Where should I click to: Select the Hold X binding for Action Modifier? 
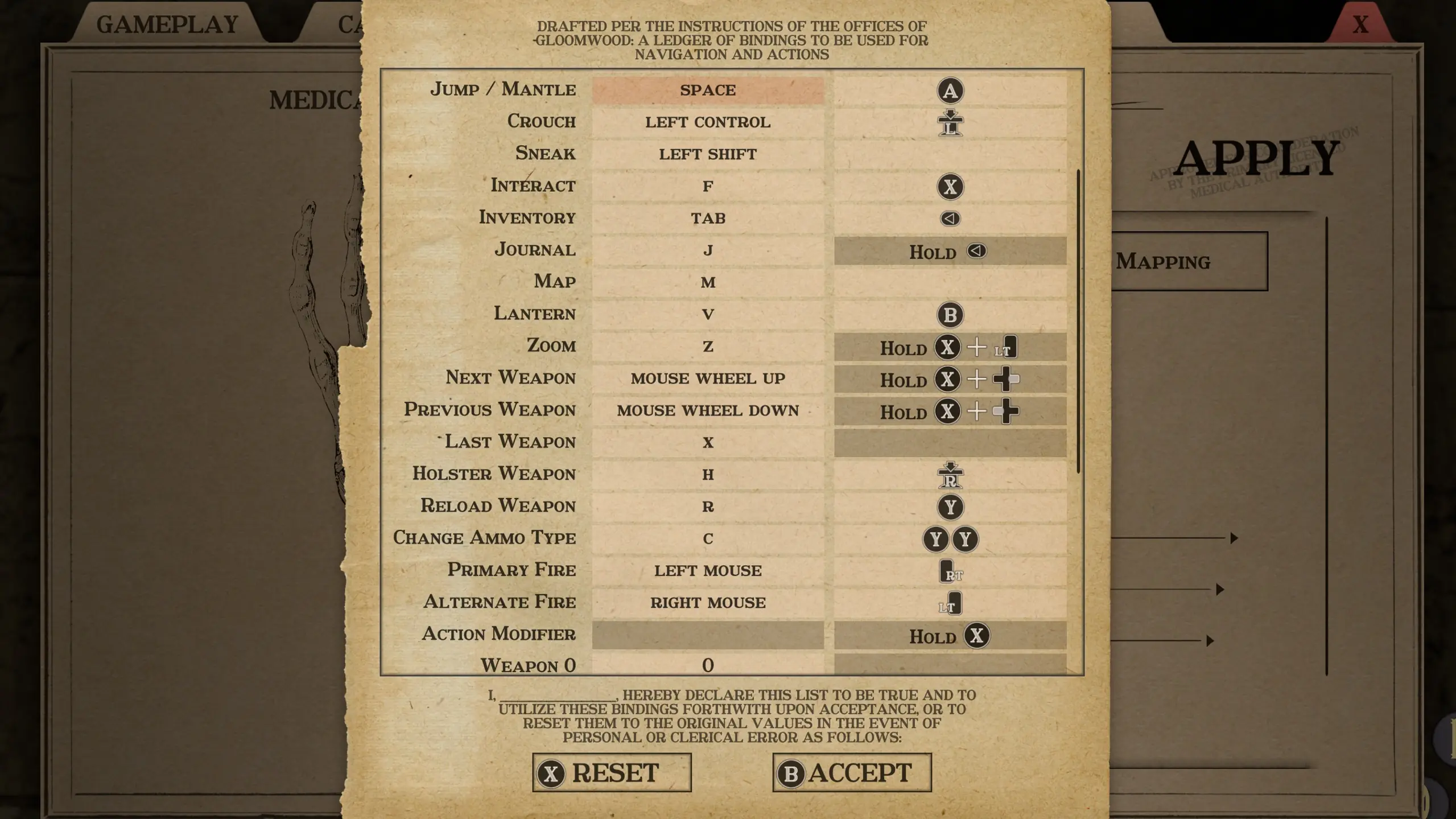click(x=949, y=636)
